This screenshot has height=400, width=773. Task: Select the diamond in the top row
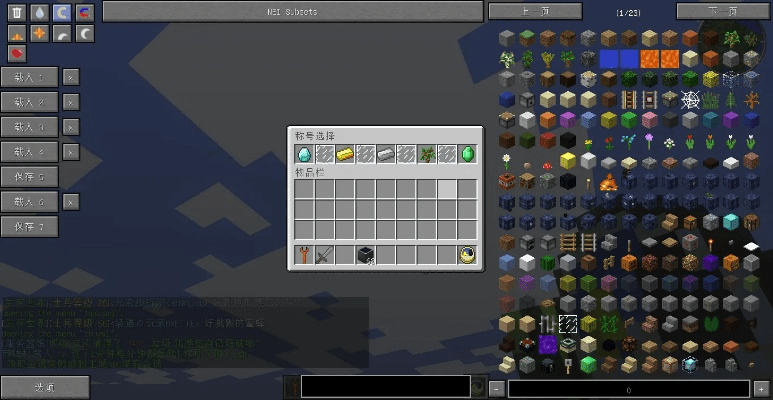(304, 154)
